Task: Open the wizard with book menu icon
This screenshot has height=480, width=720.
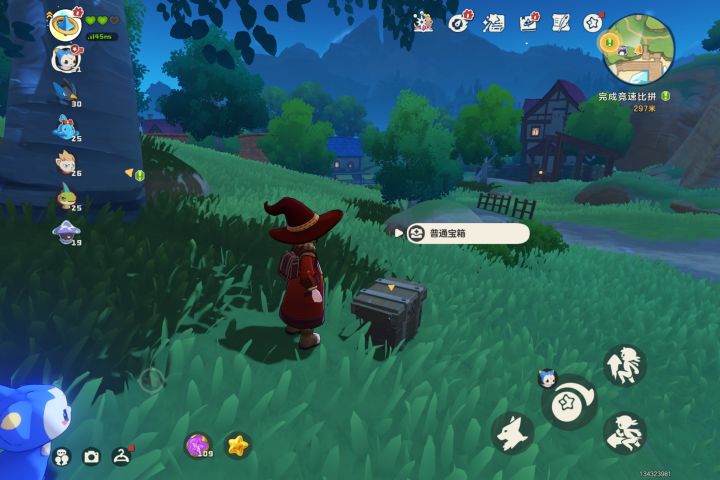Action: pos(423,21)
